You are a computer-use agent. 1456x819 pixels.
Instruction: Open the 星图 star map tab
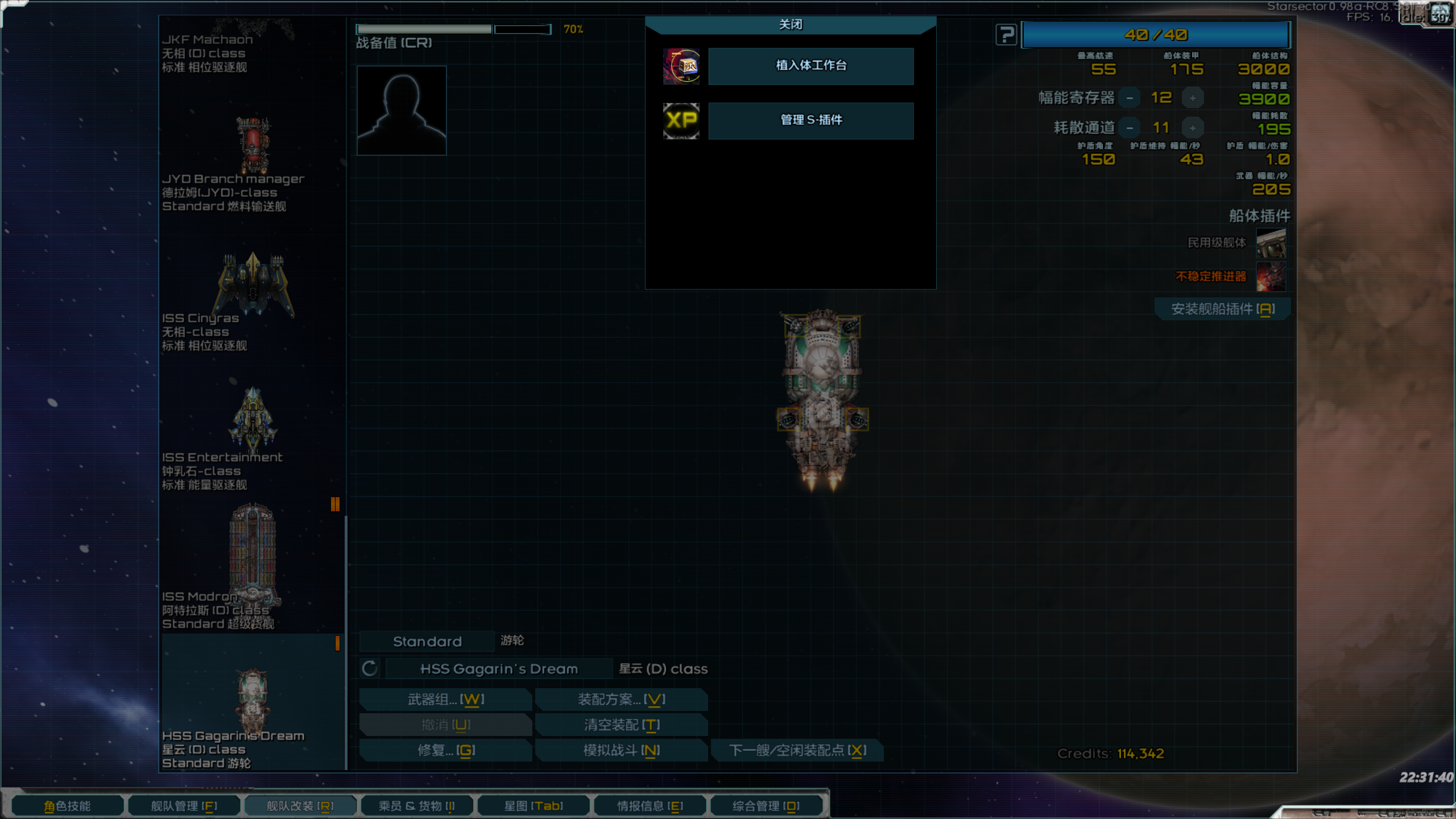(x=533, y=806)
